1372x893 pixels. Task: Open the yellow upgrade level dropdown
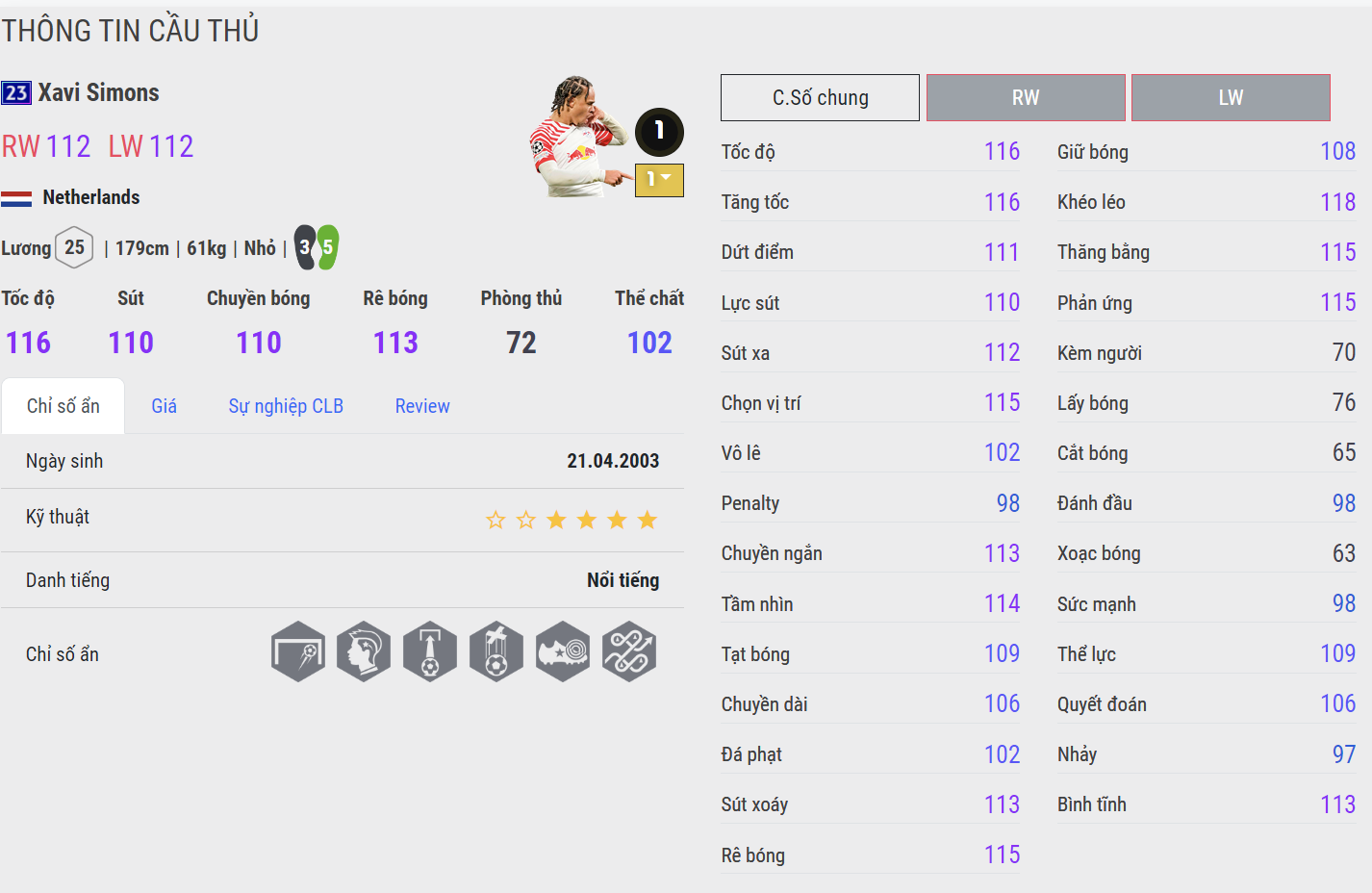659,180
